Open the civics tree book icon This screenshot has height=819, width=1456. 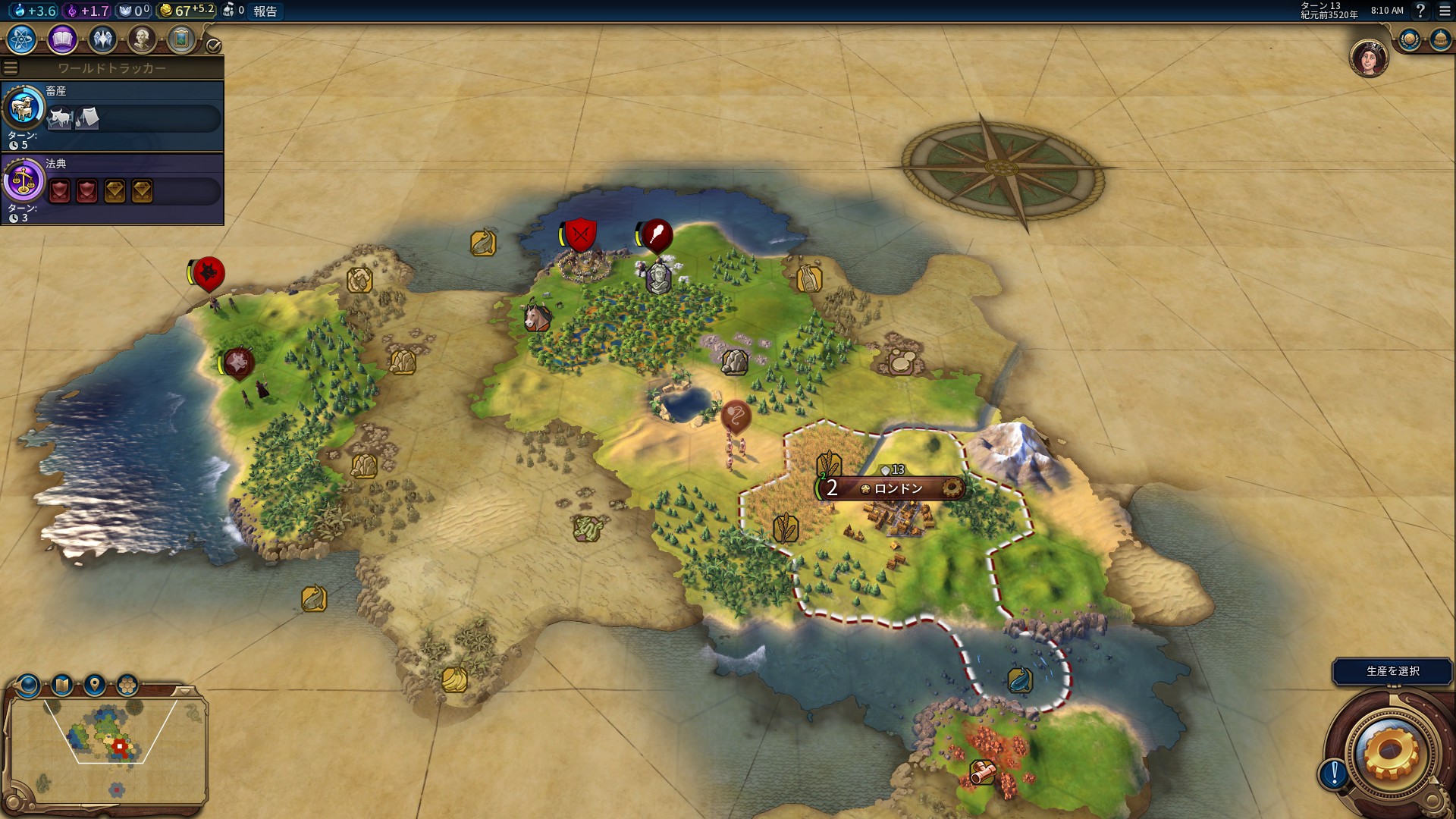pos(62,39)
